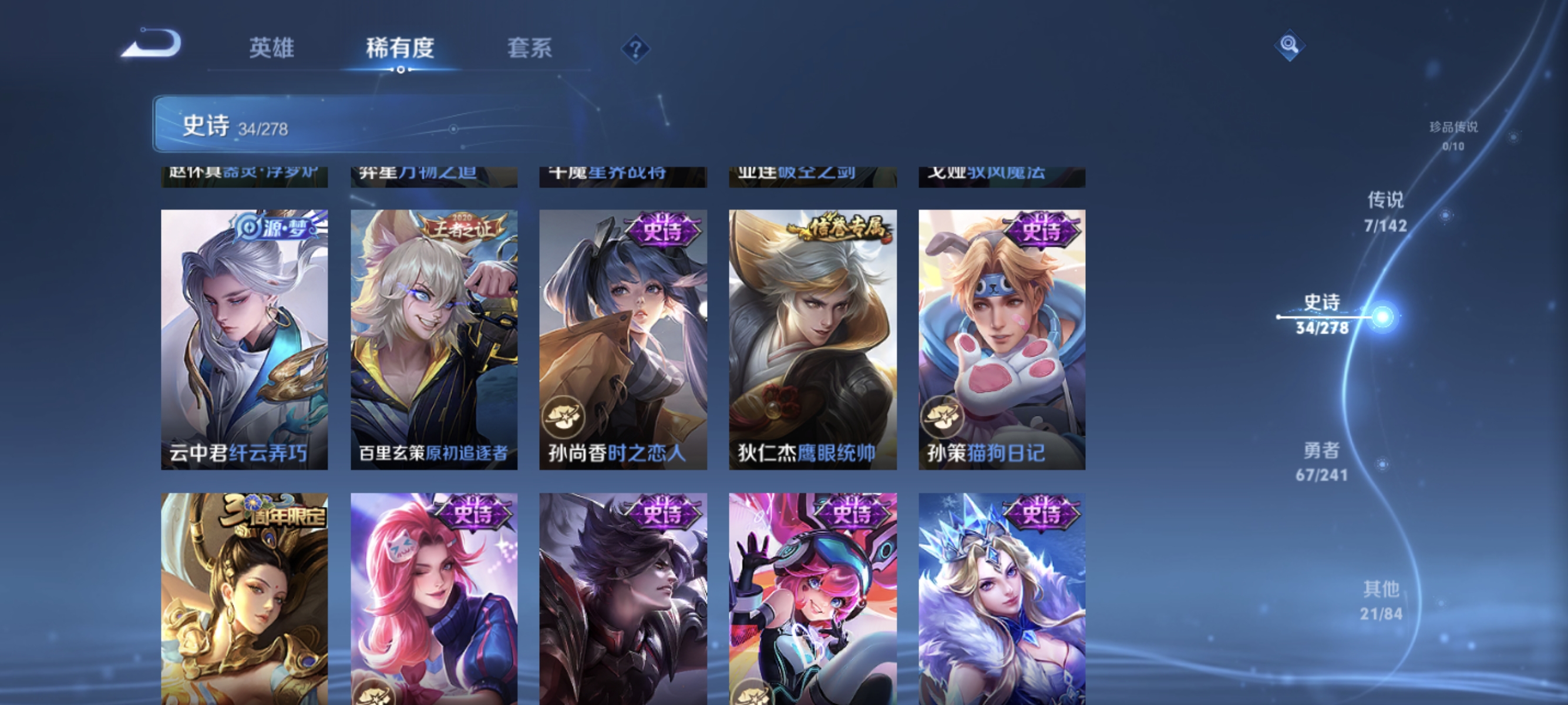Select the 稀有度 tab
Image resolution: width=1568 pixels, height=705 pixels.
pyautogui.click(x=402, y=50)
